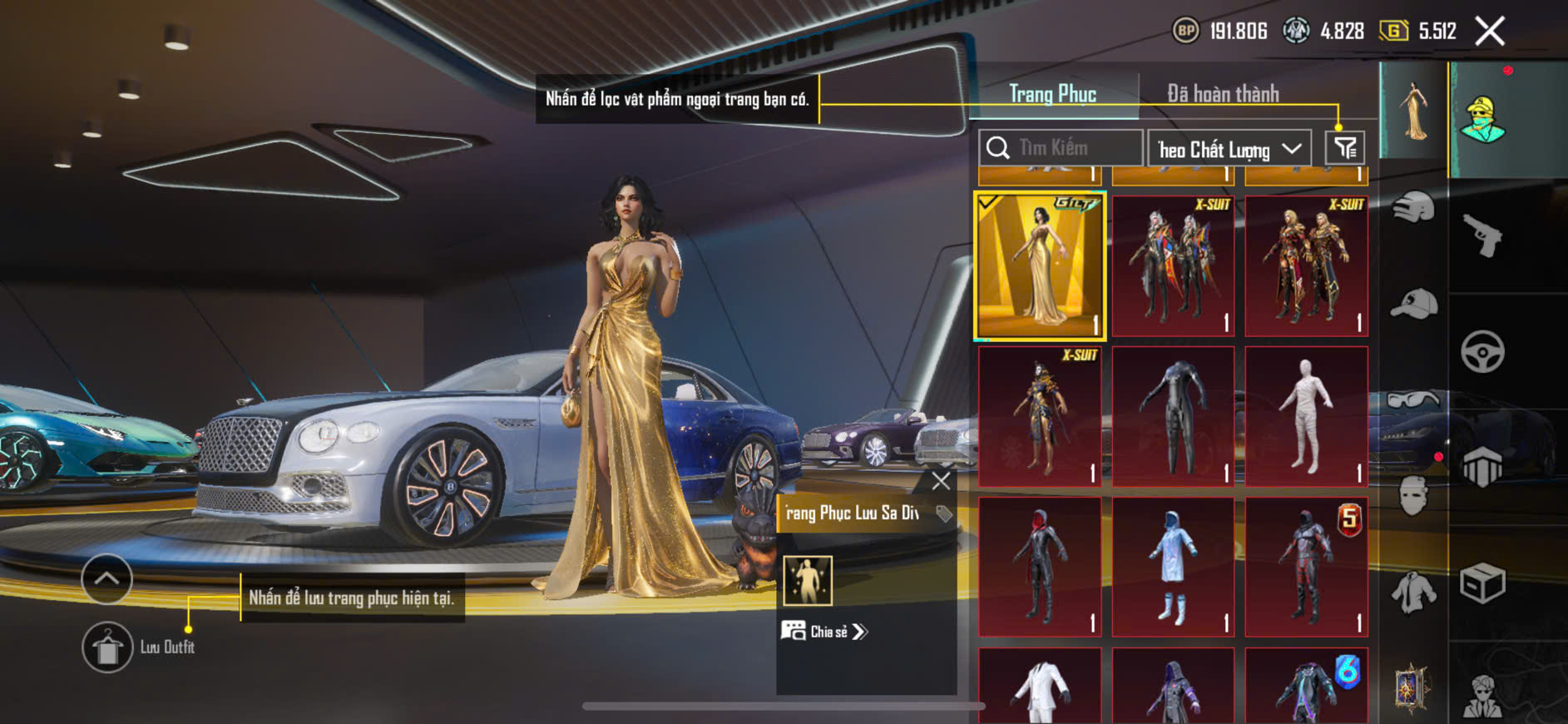Close the outfit details popup
This screenshot has width=1568, height=724.
click(x=941, y=481)
